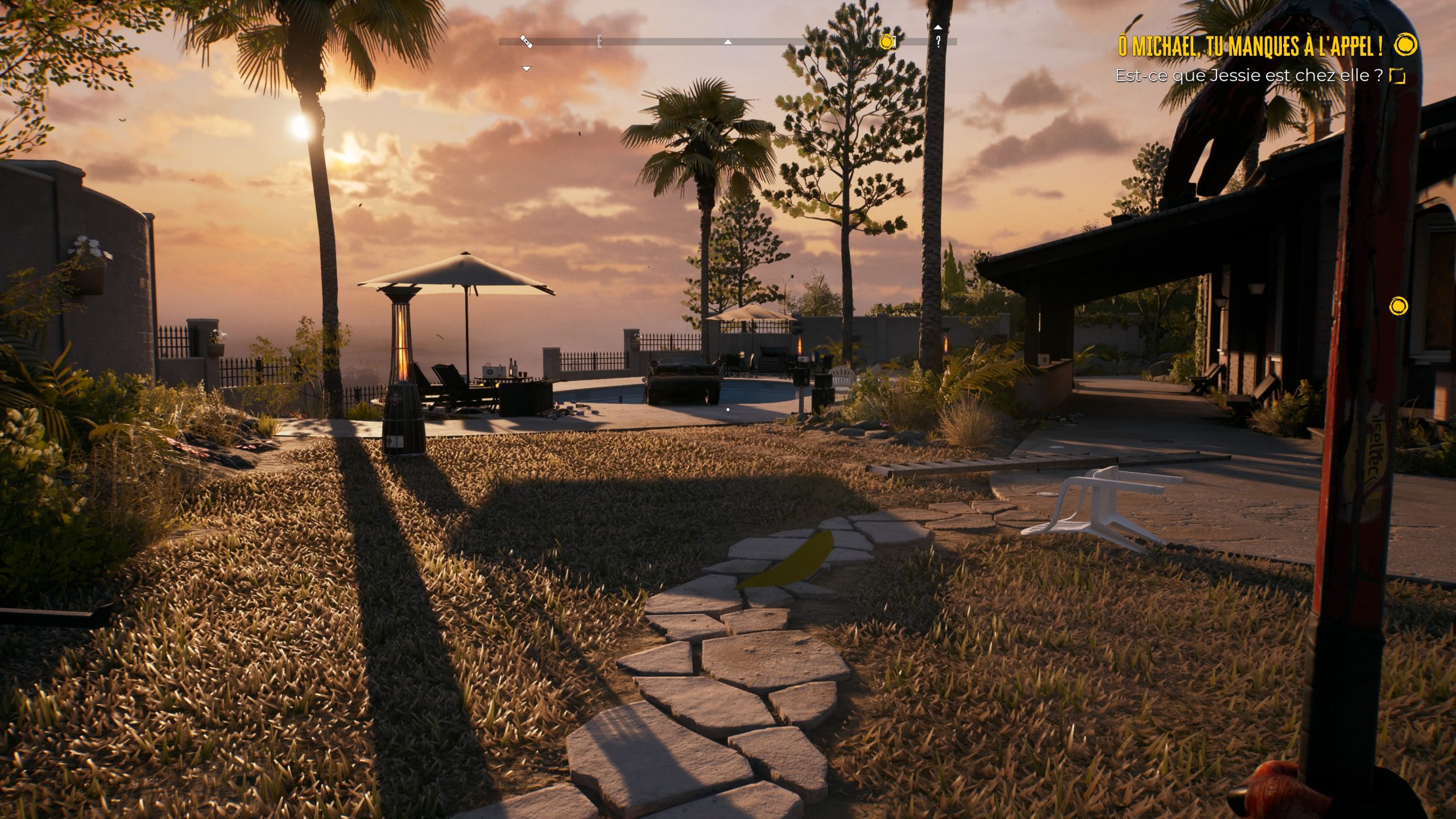Click the yellow objective waypoint near the house
The height and width of the screenshot is (819, 1456).
pos(1398,307)
